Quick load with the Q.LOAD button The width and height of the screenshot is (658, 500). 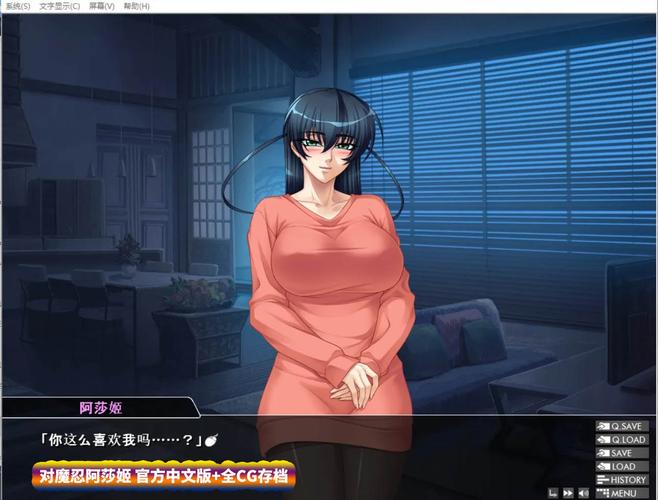click(621, 440)
